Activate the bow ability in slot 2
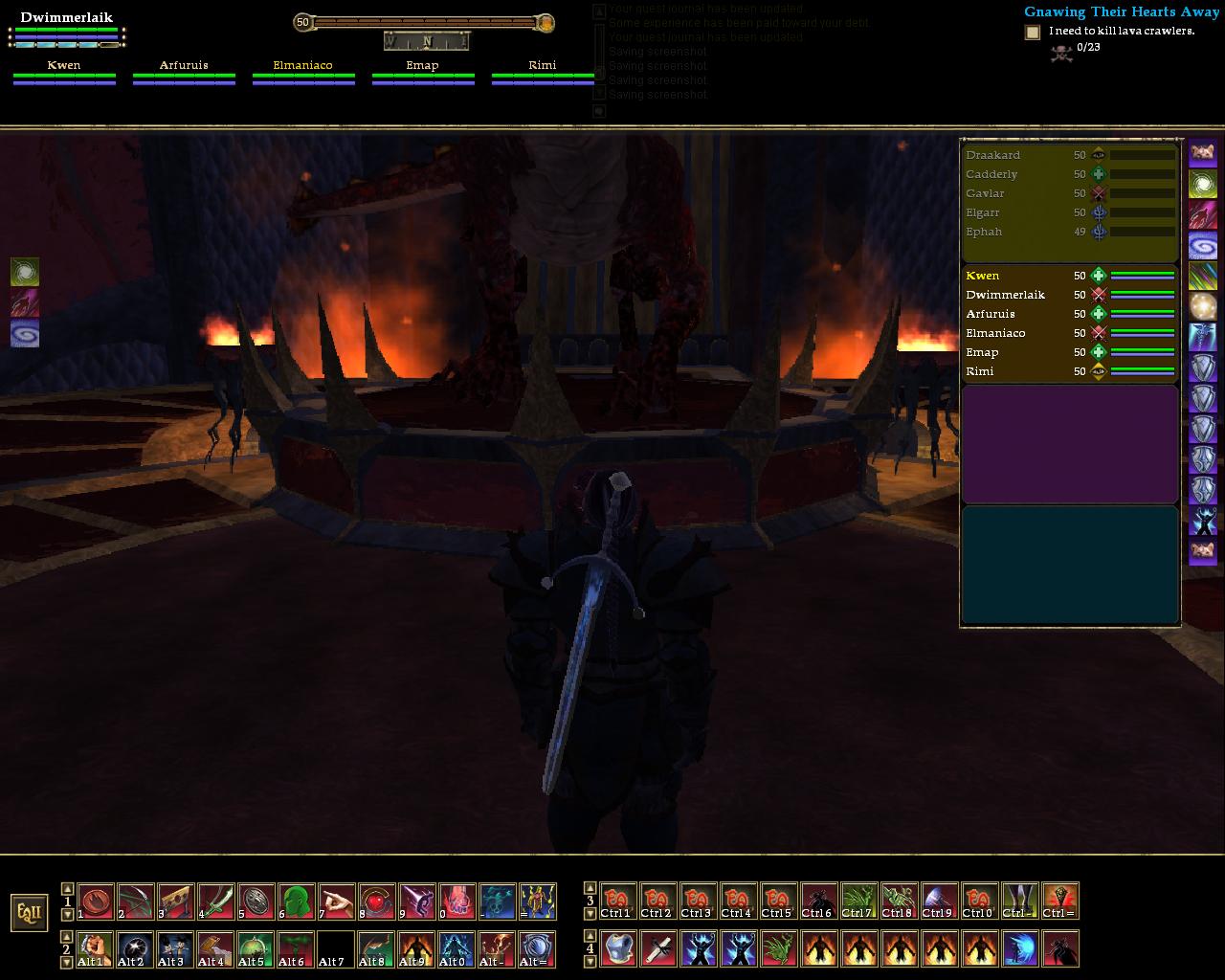Screen dimensions: 1225x980 coord(136,902)
